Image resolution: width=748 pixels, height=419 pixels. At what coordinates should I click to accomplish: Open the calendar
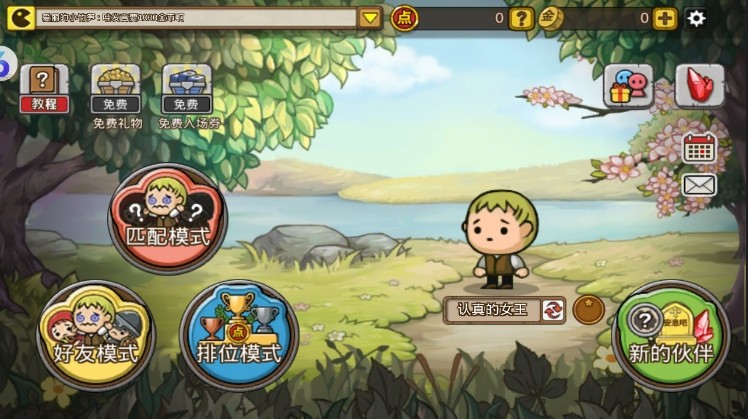699,148
